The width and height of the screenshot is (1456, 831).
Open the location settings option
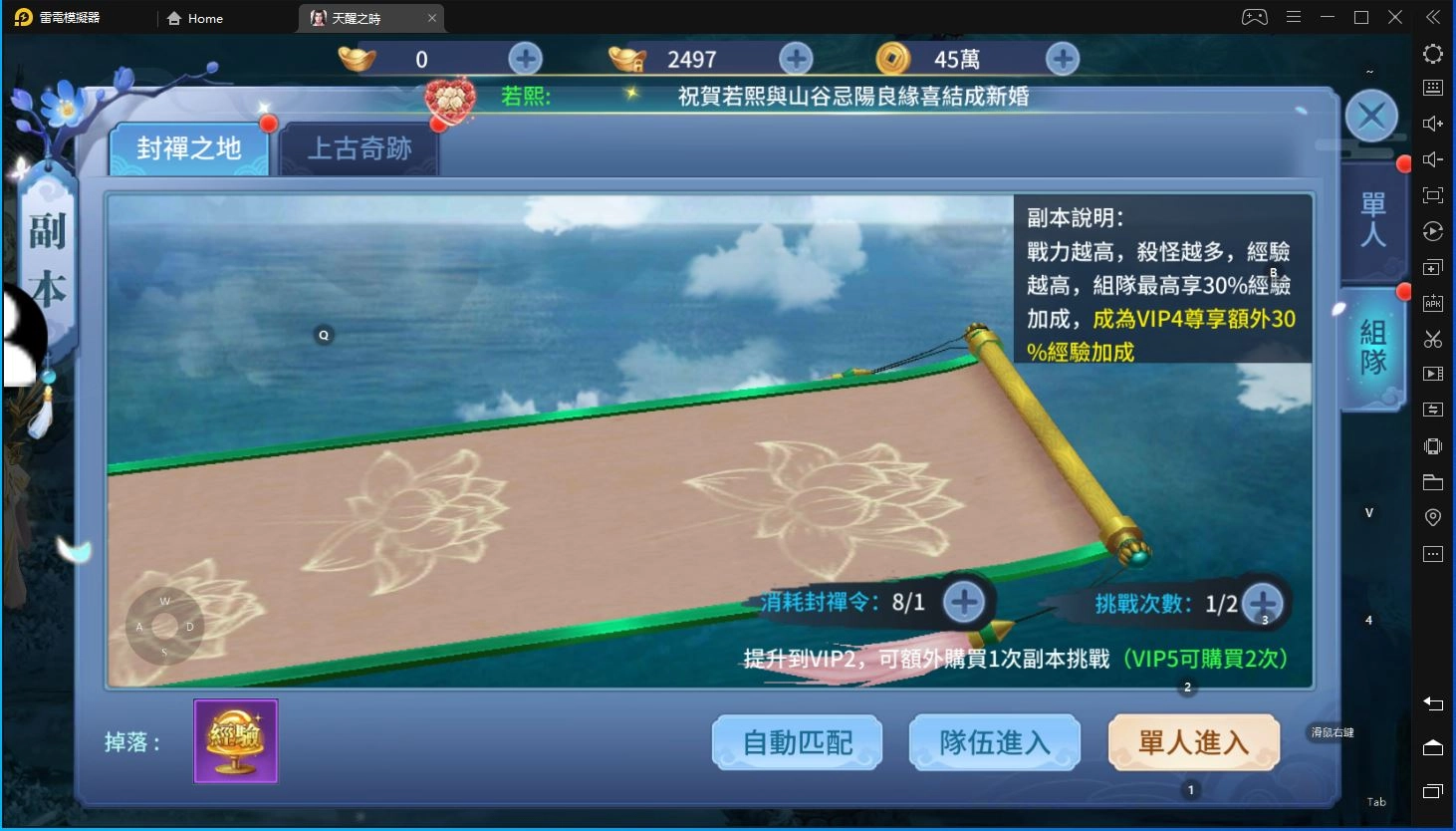pos(1432,517)
